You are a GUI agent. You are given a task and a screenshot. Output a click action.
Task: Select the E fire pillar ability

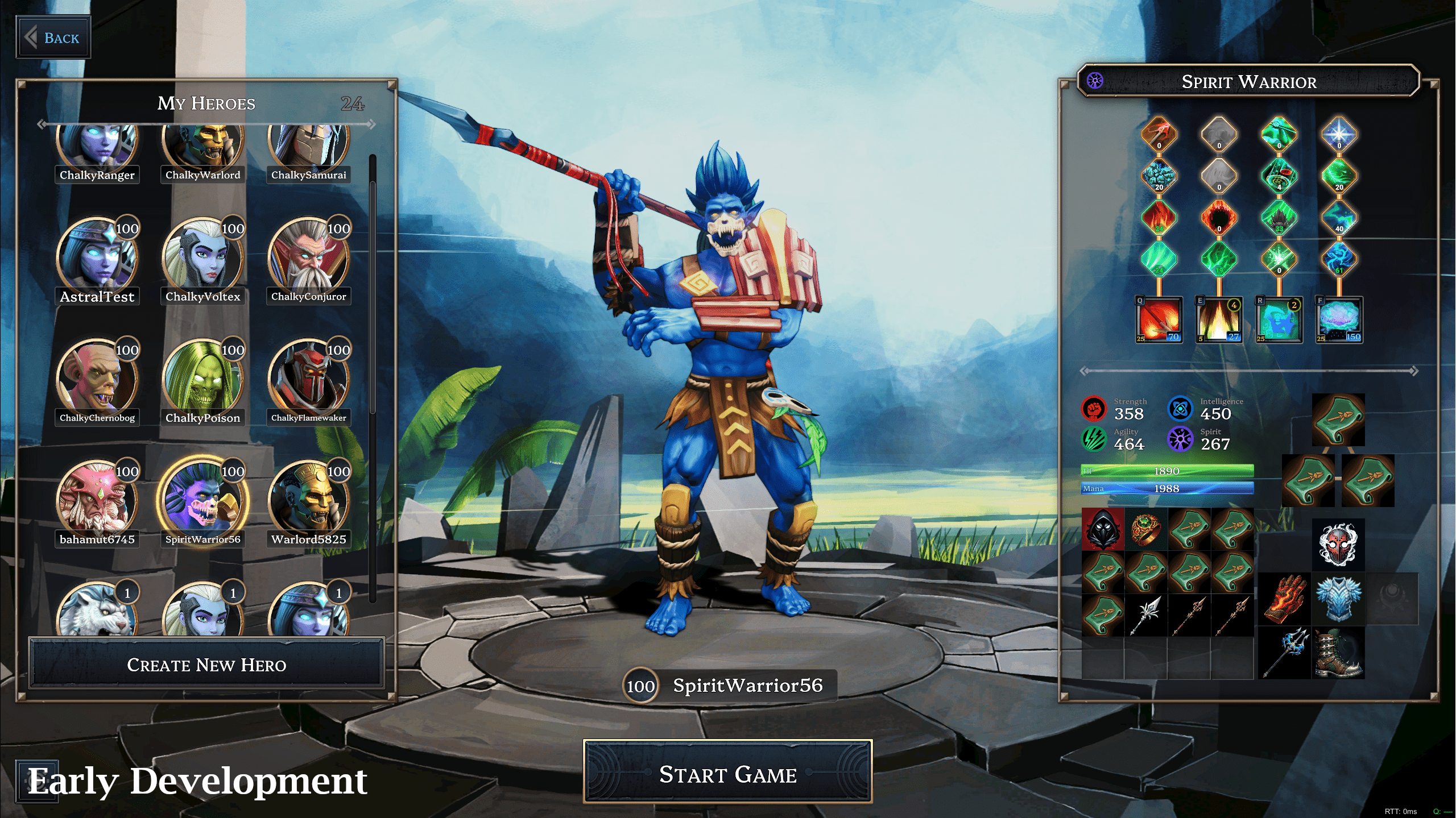click(1219, 319)
